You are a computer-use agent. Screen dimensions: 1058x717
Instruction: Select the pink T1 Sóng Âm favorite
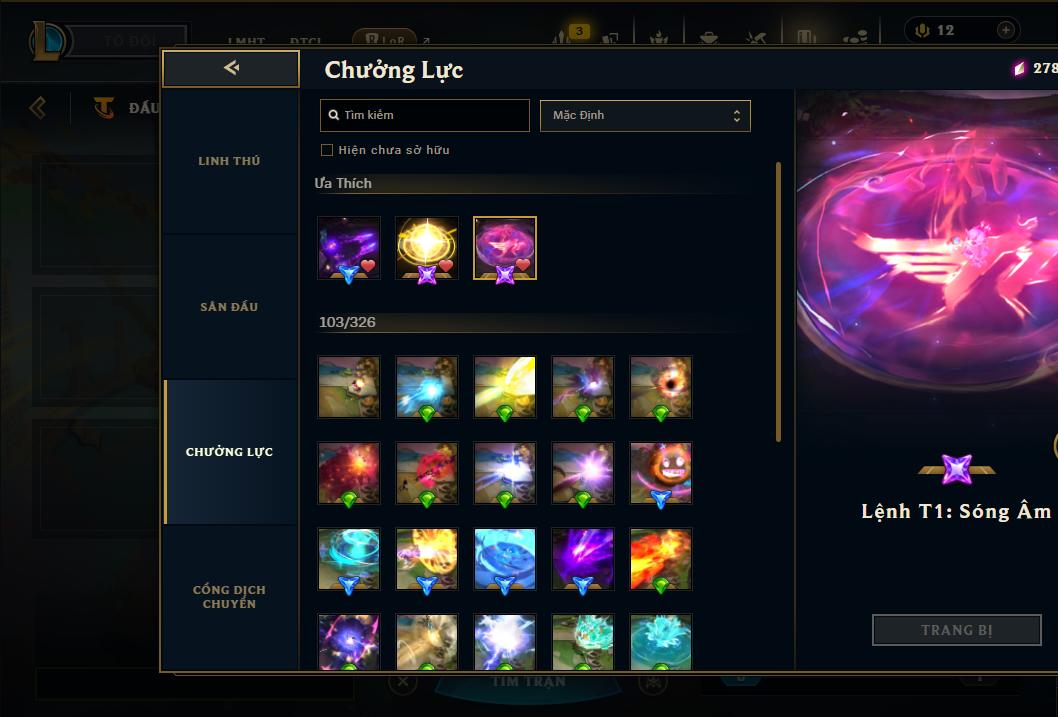point(505,247)
